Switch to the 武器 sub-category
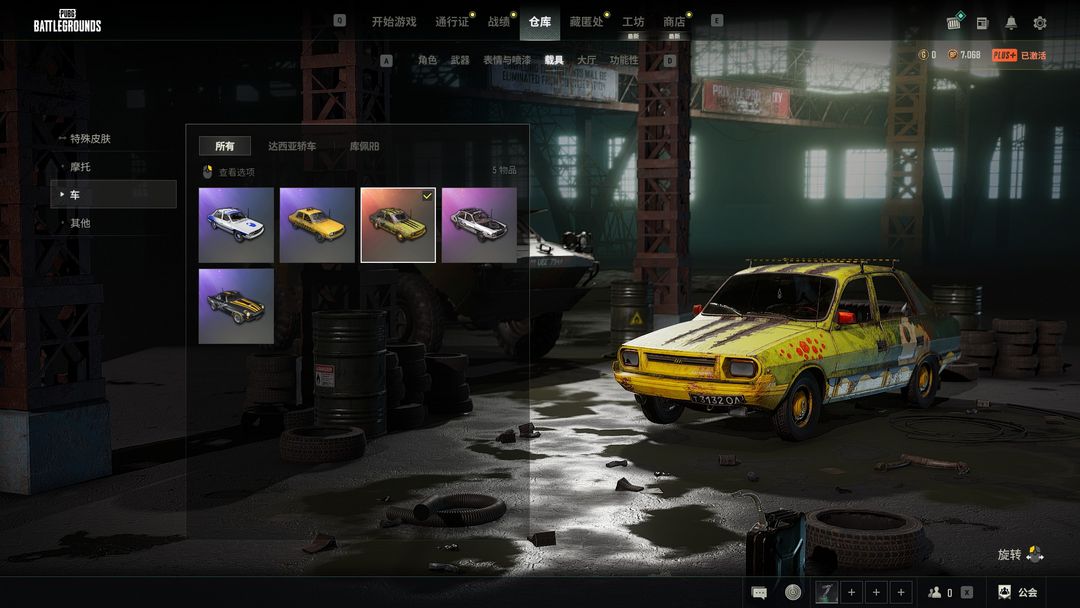 460,60
